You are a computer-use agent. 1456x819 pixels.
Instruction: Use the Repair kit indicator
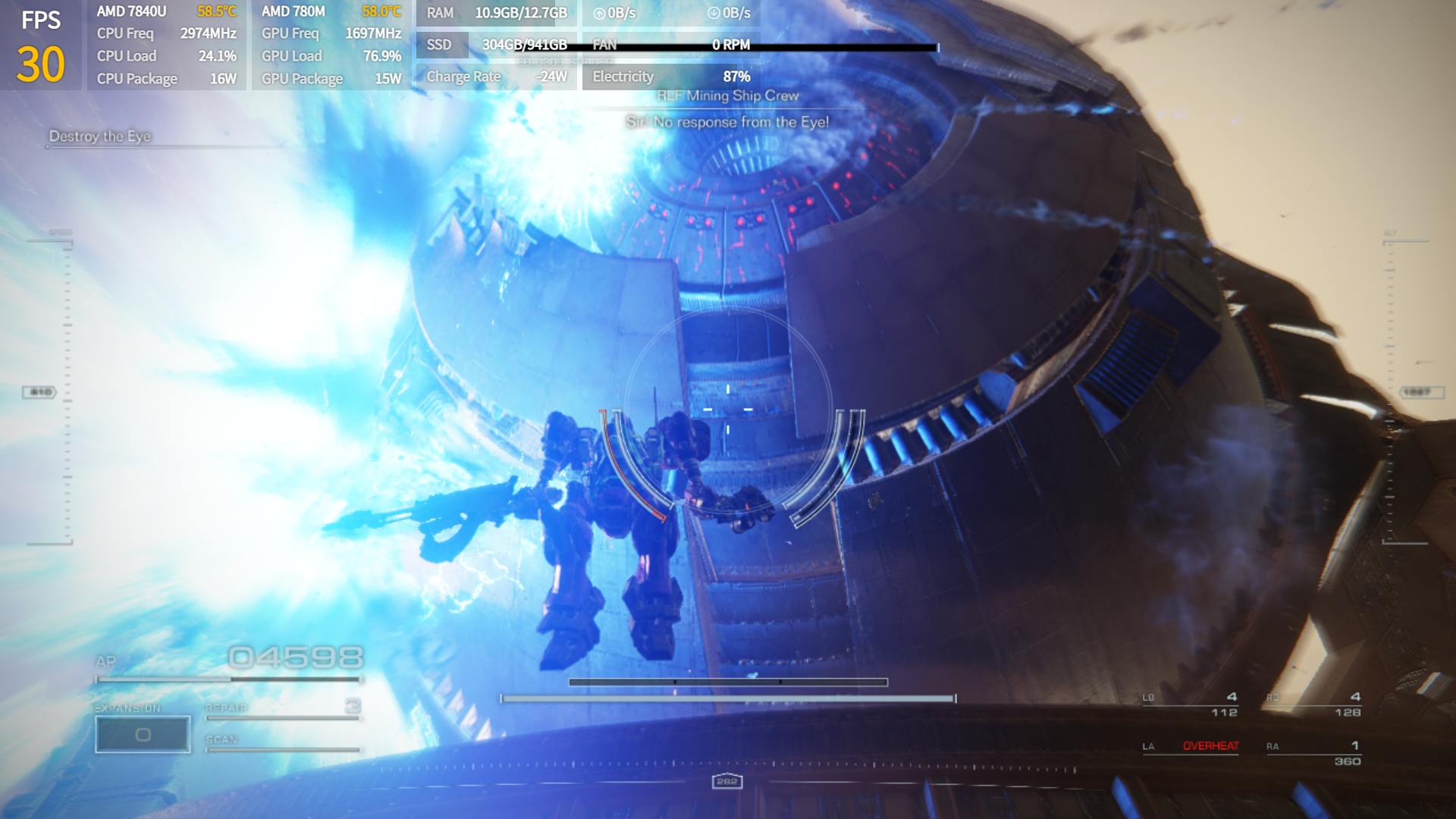coord(282,708)
